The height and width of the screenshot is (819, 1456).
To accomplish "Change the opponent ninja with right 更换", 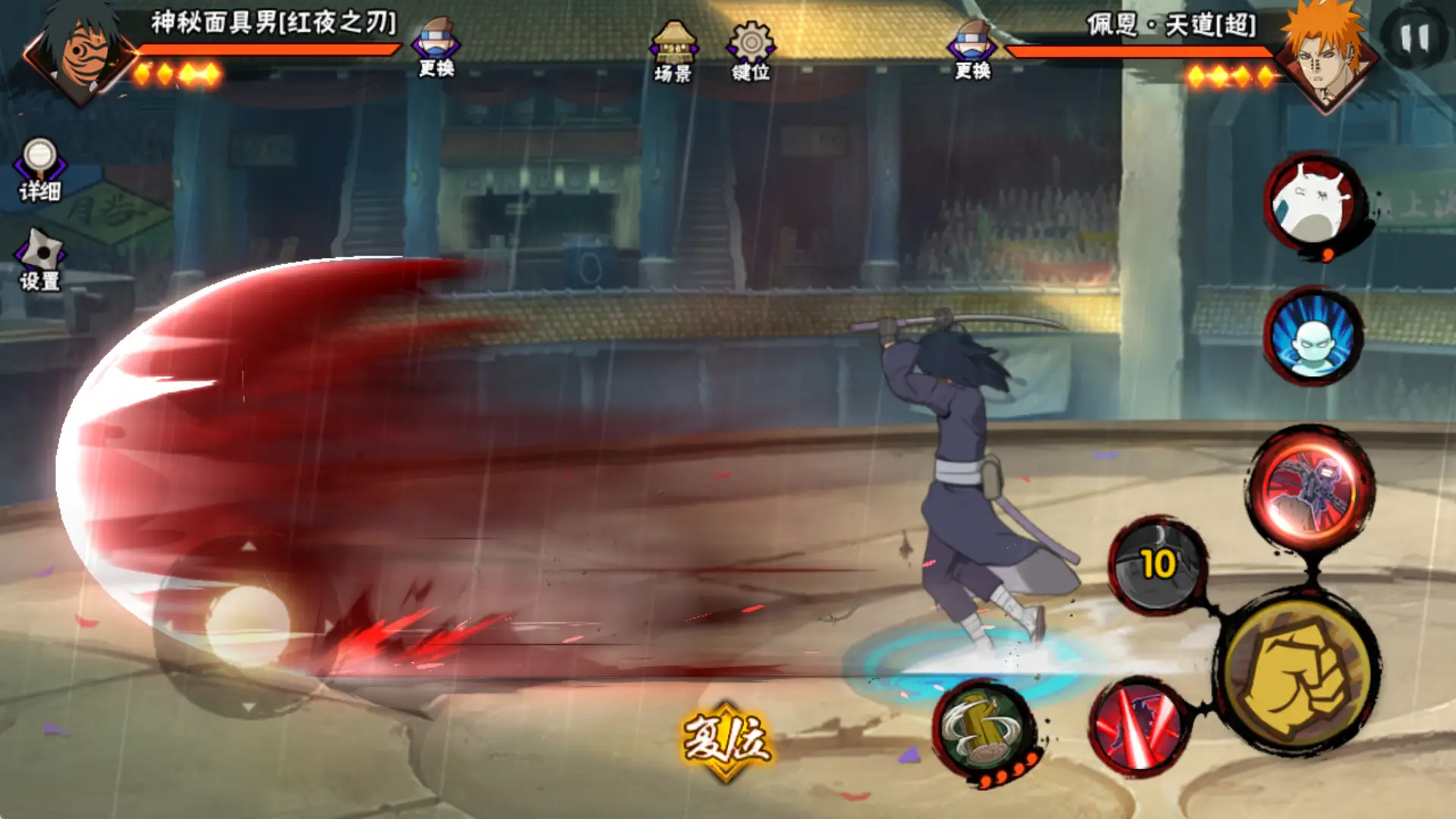I will 973,50.
